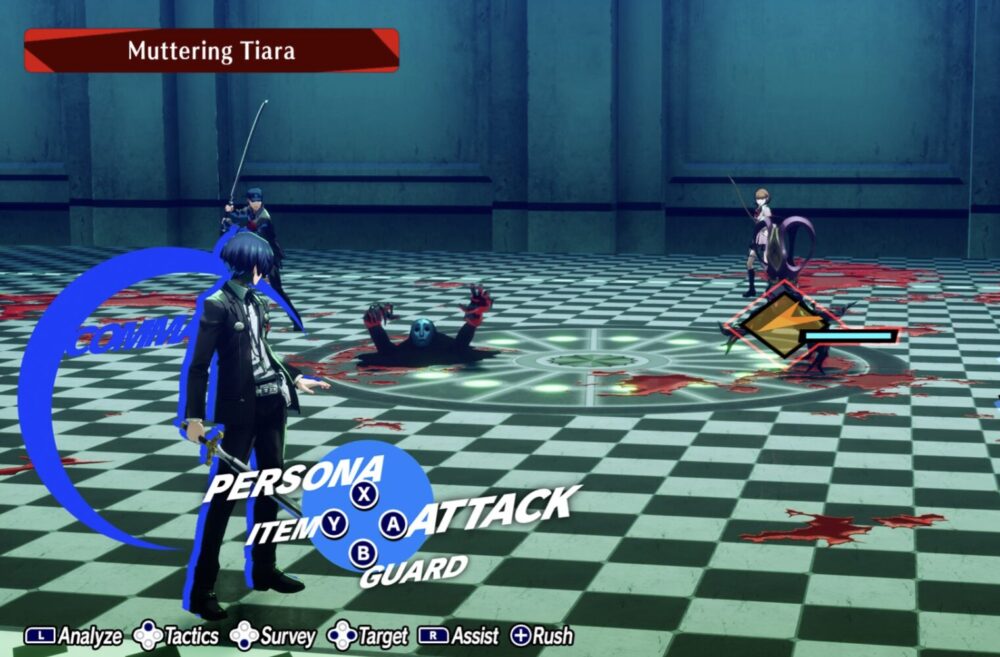Select the Survey option

tap(273, 636)
